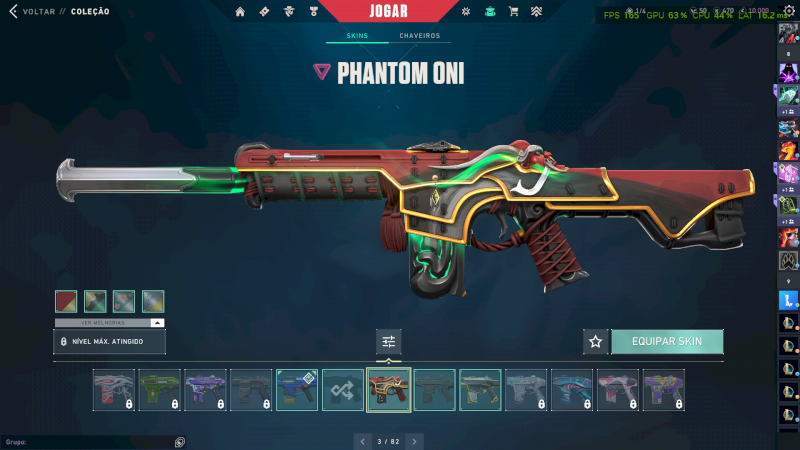Open the home icon in top navigation
Image resolution: width=800 pixels, height=450 pixels.
(x=240, y=12)
